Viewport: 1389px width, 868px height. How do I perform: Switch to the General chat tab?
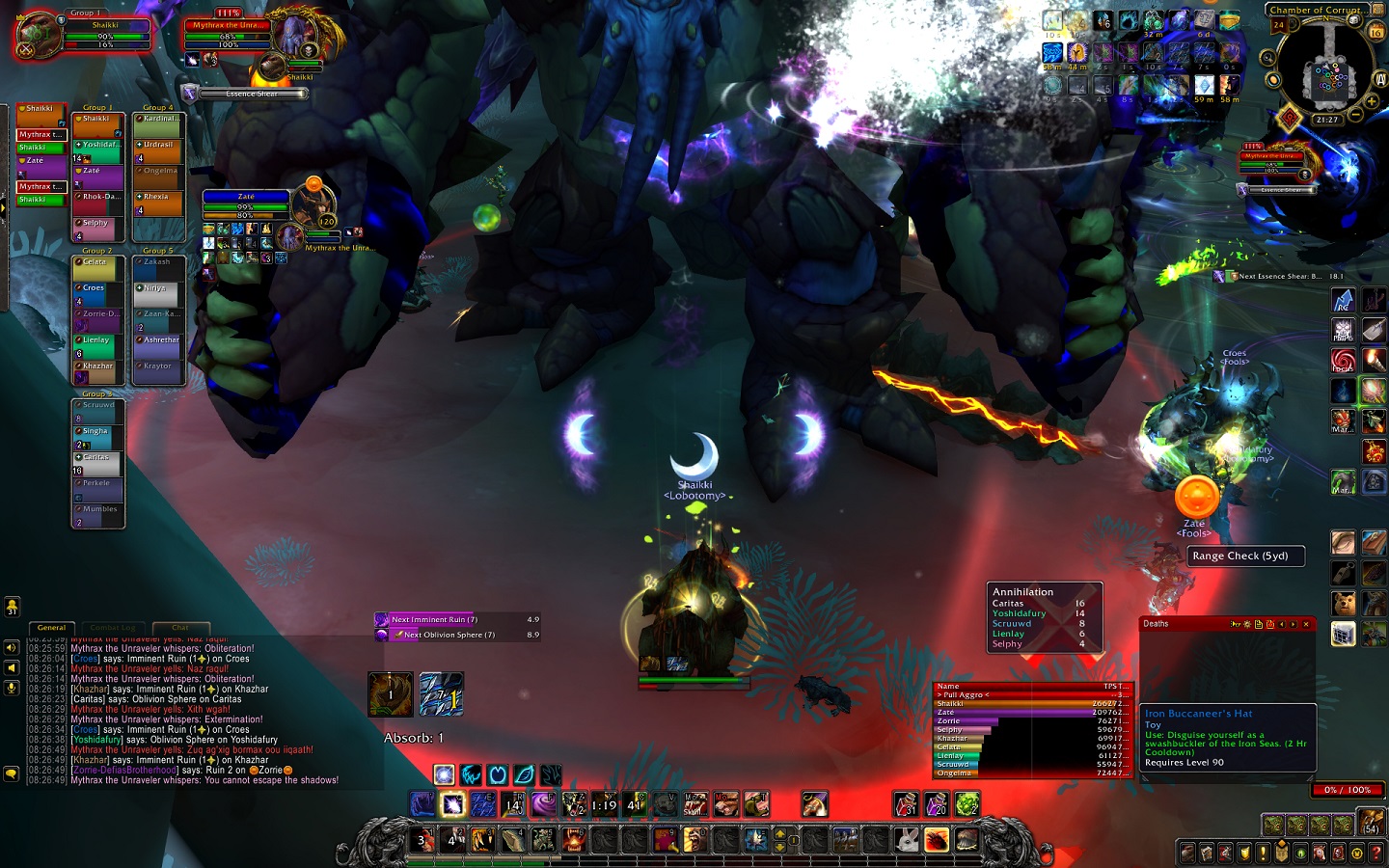click(52, 628)
